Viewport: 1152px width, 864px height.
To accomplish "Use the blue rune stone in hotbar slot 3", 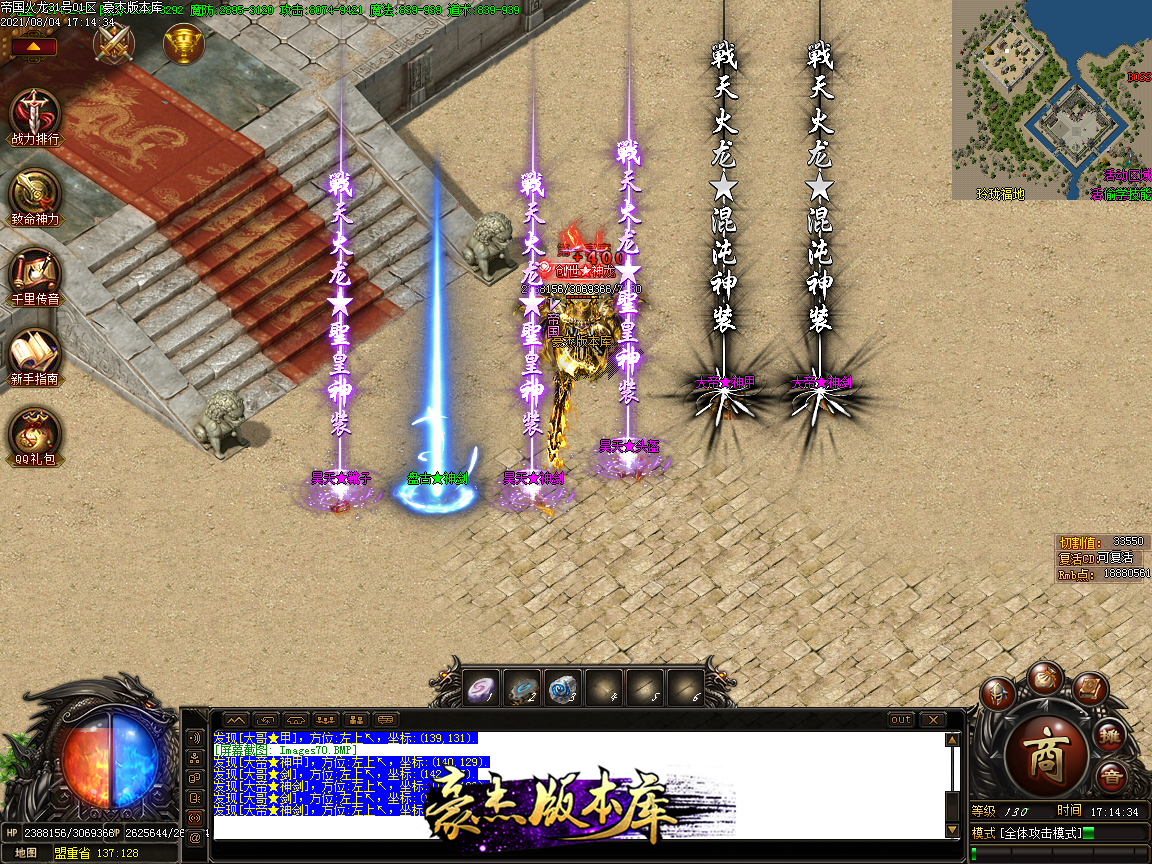I will [564, 688].
